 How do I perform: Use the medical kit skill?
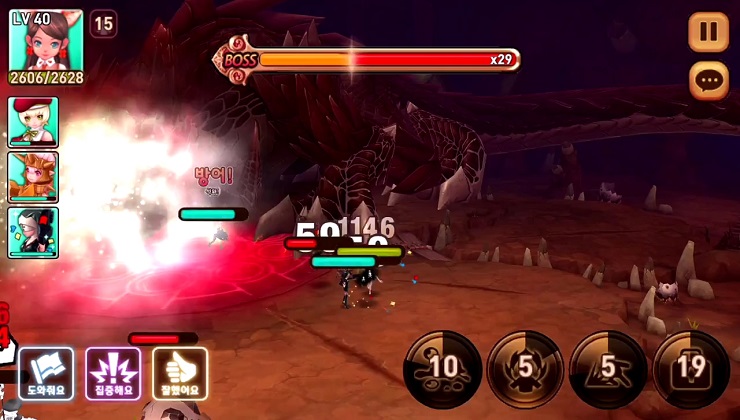coord(691,368)
